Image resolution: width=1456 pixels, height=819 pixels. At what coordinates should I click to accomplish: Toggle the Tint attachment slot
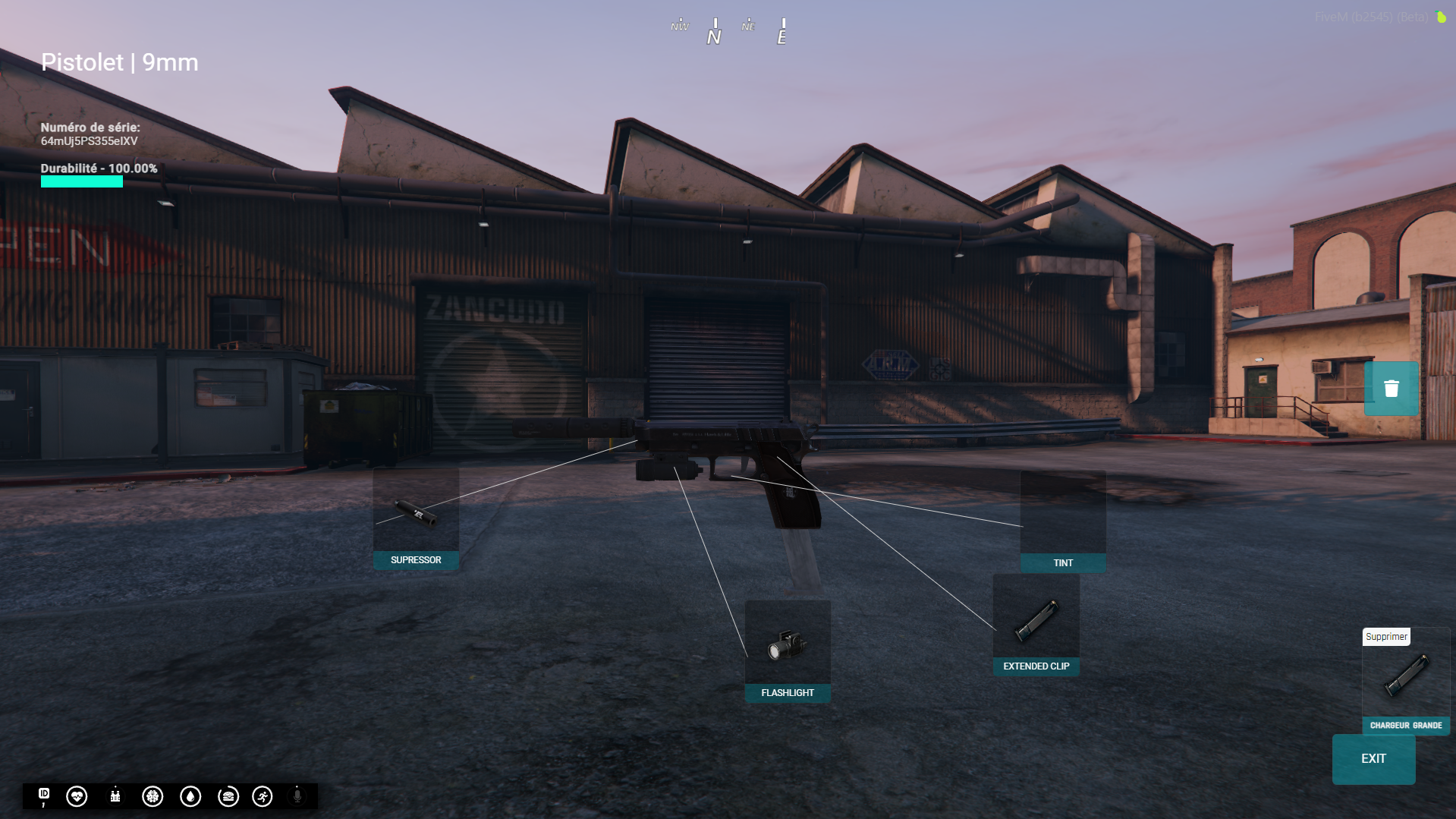(x=1062, y=520)
